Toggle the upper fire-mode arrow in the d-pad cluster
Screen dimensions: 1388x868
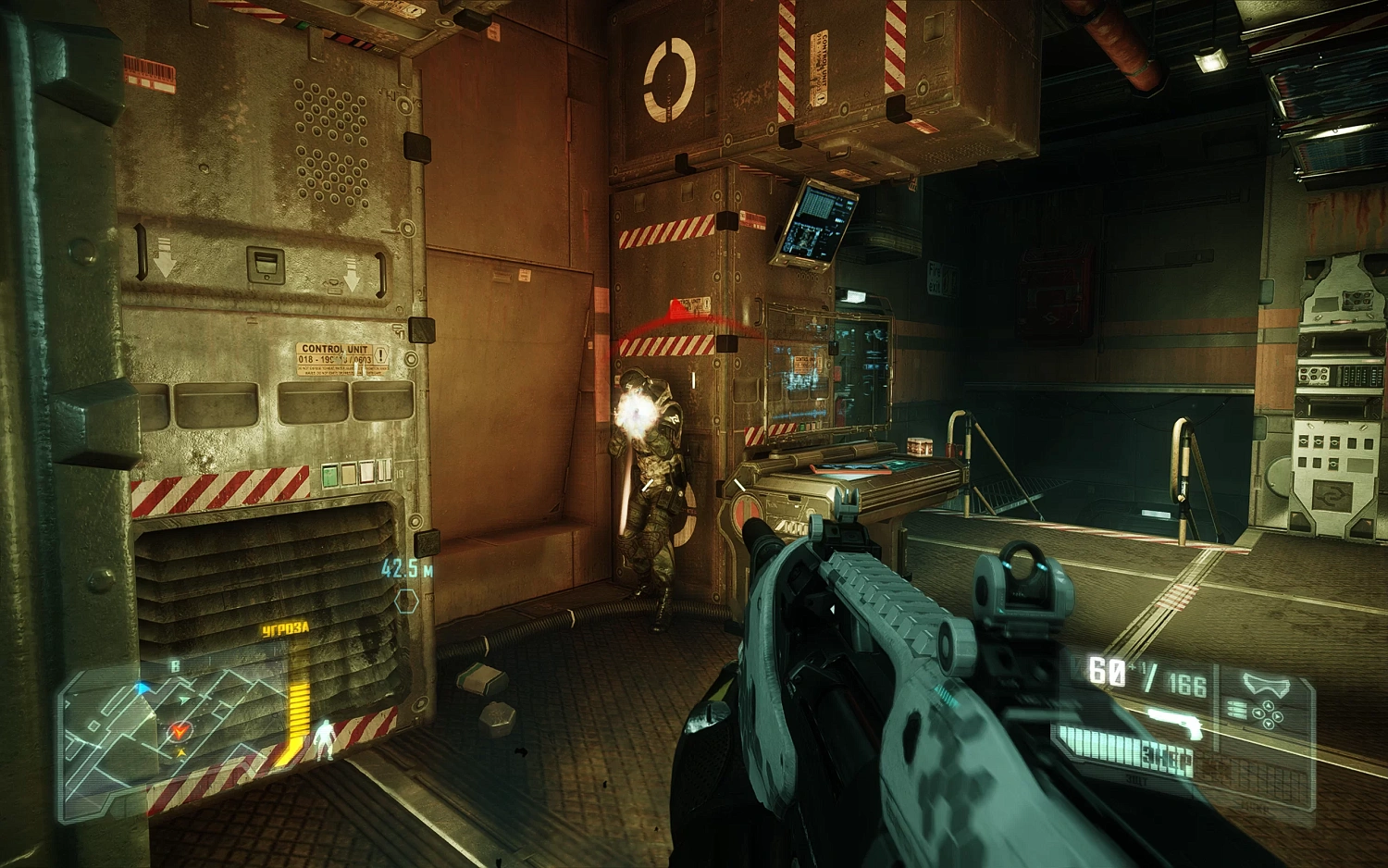[x=1269, y=706]
